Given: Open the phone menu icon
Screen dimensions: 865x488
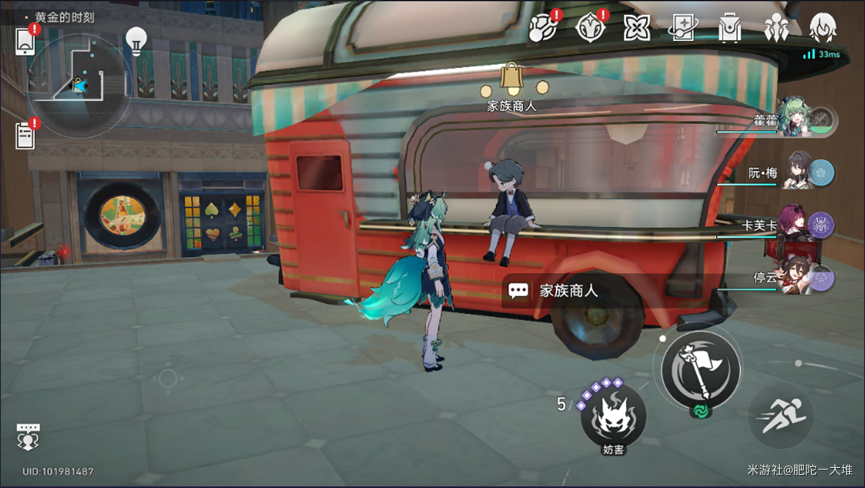Looking at the screenshot, I should point(25,41).
